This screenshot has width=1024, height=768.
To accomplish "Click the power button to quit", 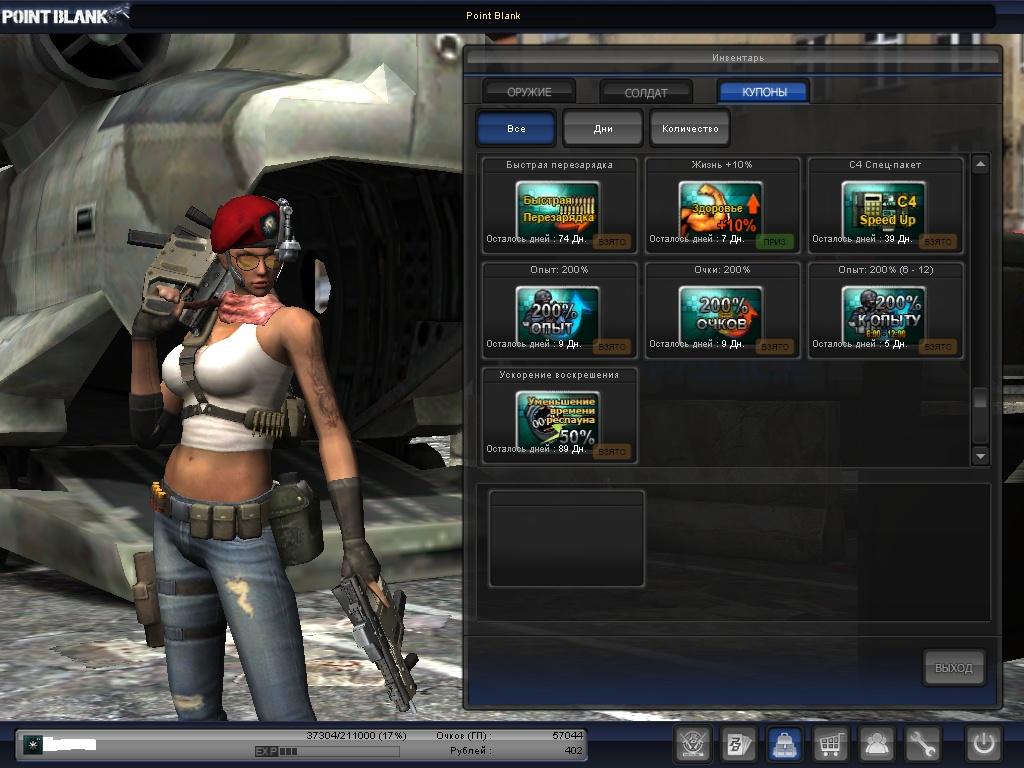I will (983, 744).
